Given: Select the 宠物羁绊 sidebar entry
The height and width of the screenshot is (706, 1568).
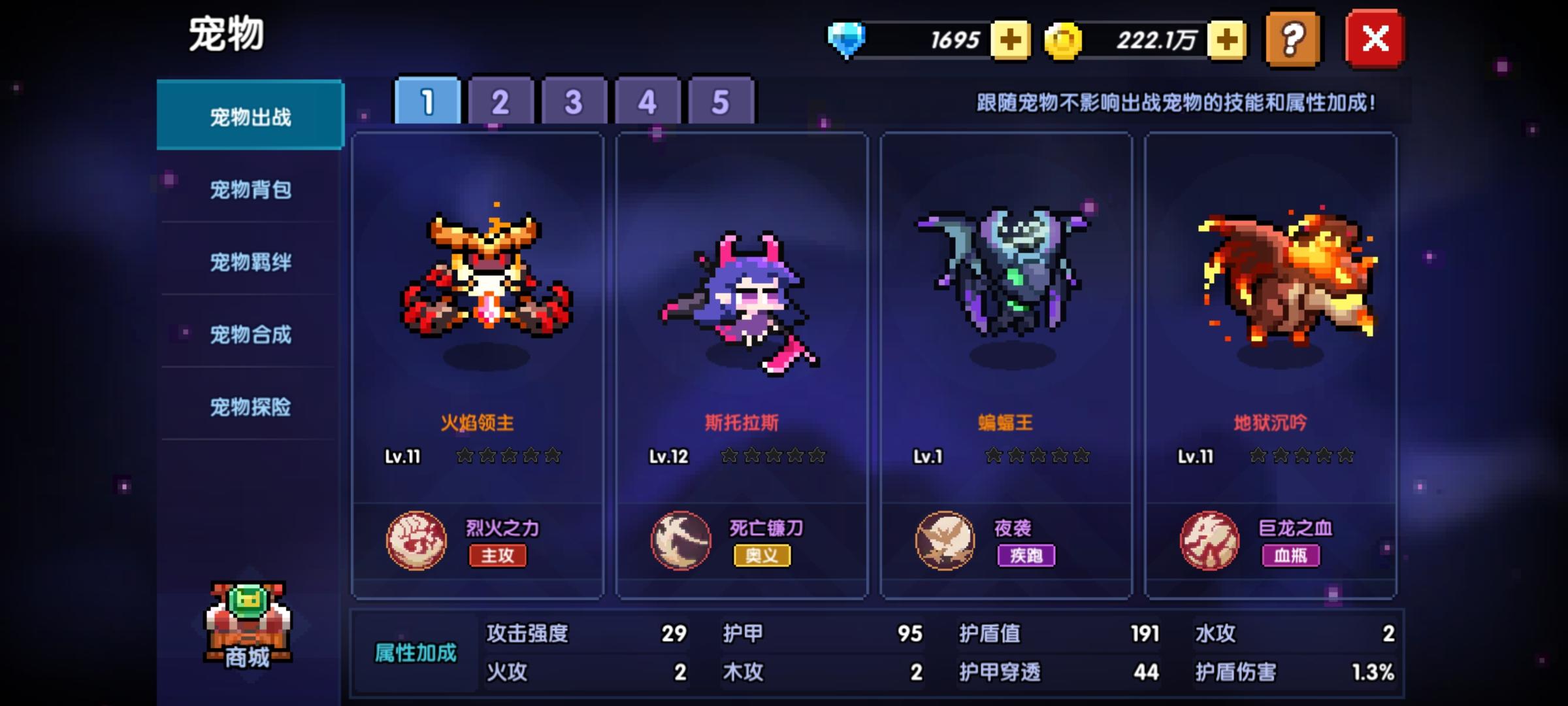Looking at the screenshot, I should point(250,263).
